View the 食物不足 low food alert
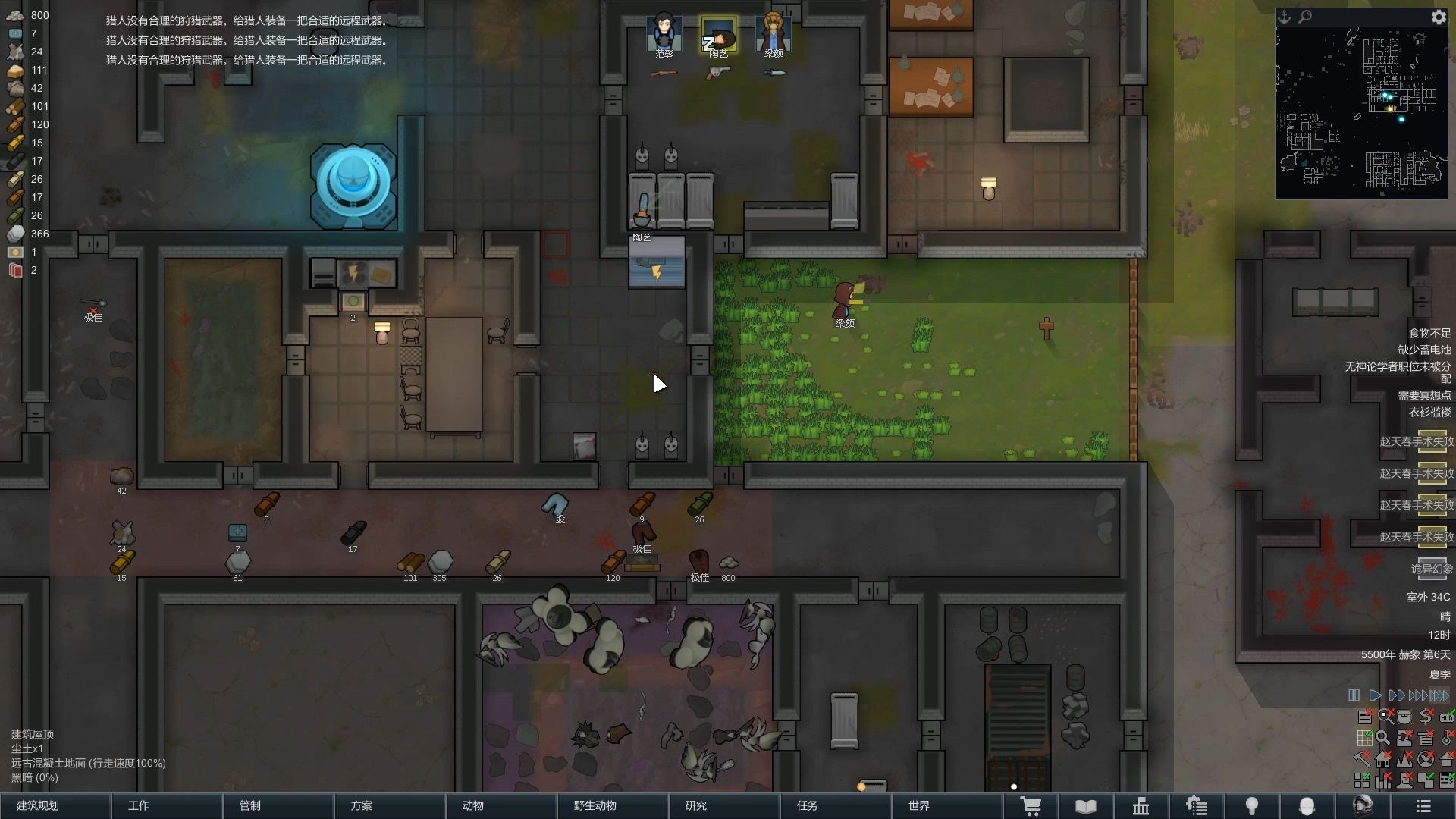This screenshot has height=819, width=1456. 1429,333
